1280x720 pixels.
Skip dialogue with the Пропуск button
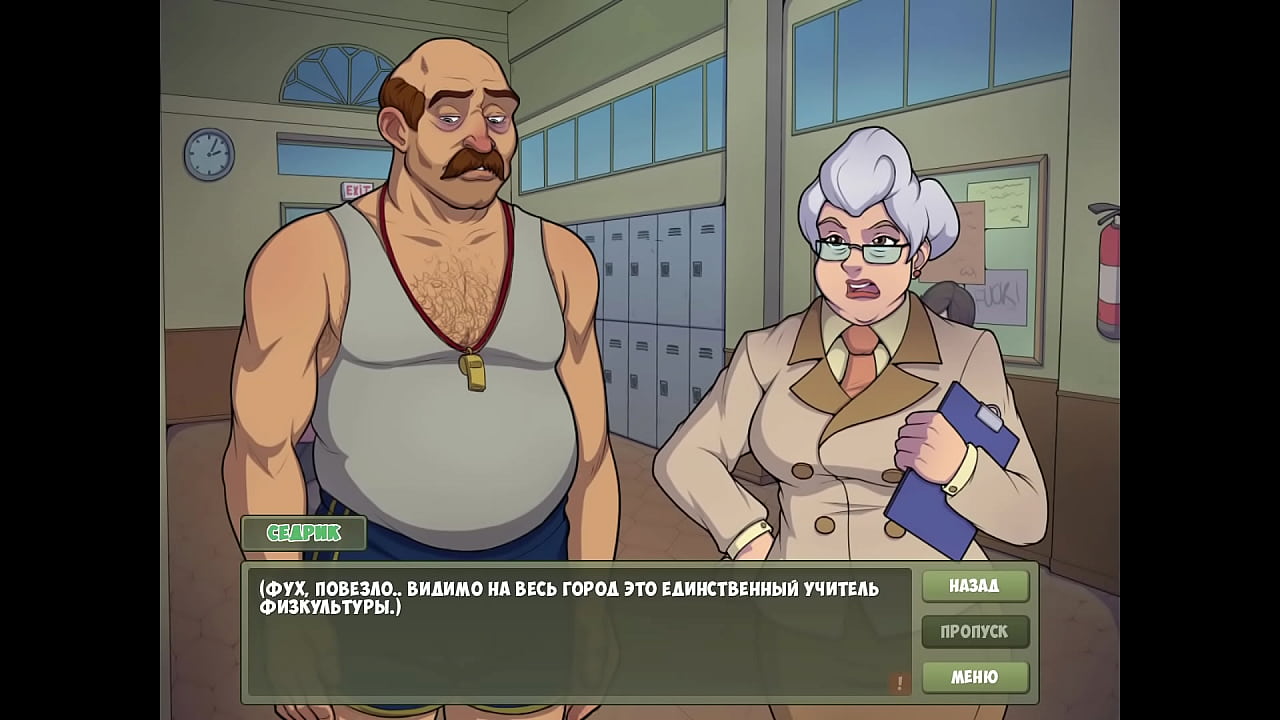pyautogui.click(x=975, y=632)
